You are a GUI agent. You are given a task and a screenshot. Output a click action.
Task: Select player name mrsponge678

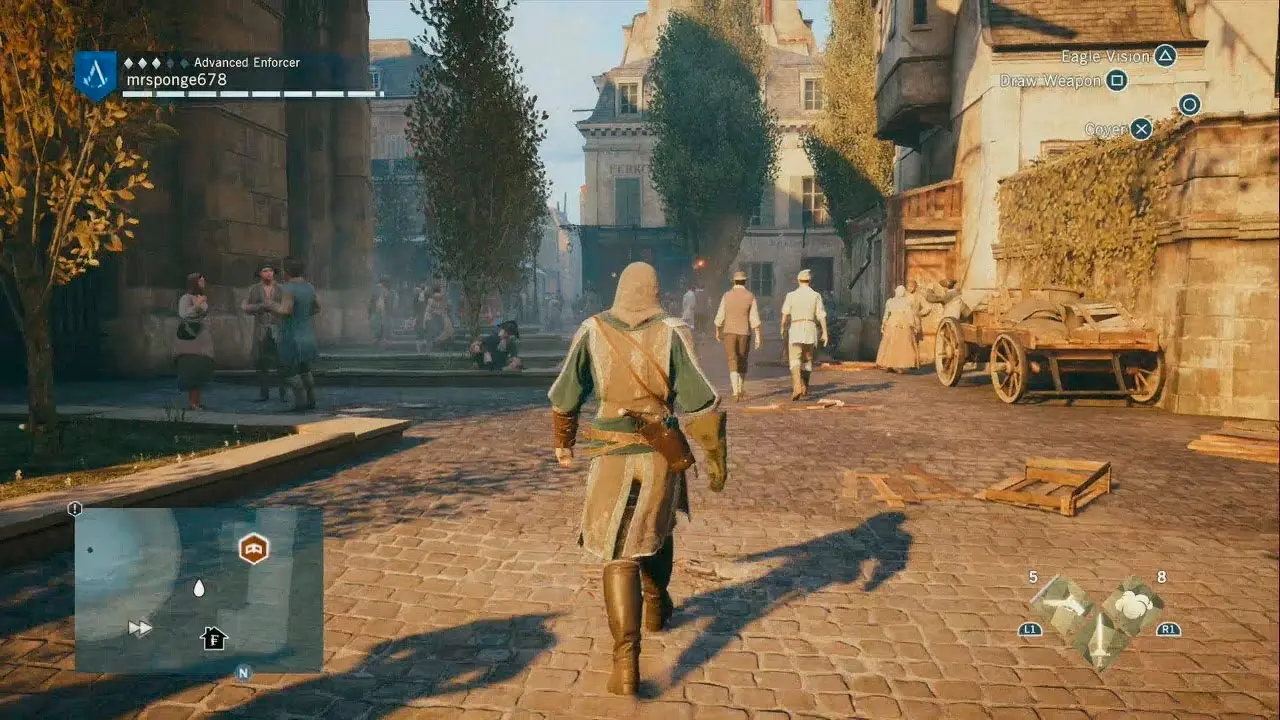pyautogui.click(x=177, y=80)
